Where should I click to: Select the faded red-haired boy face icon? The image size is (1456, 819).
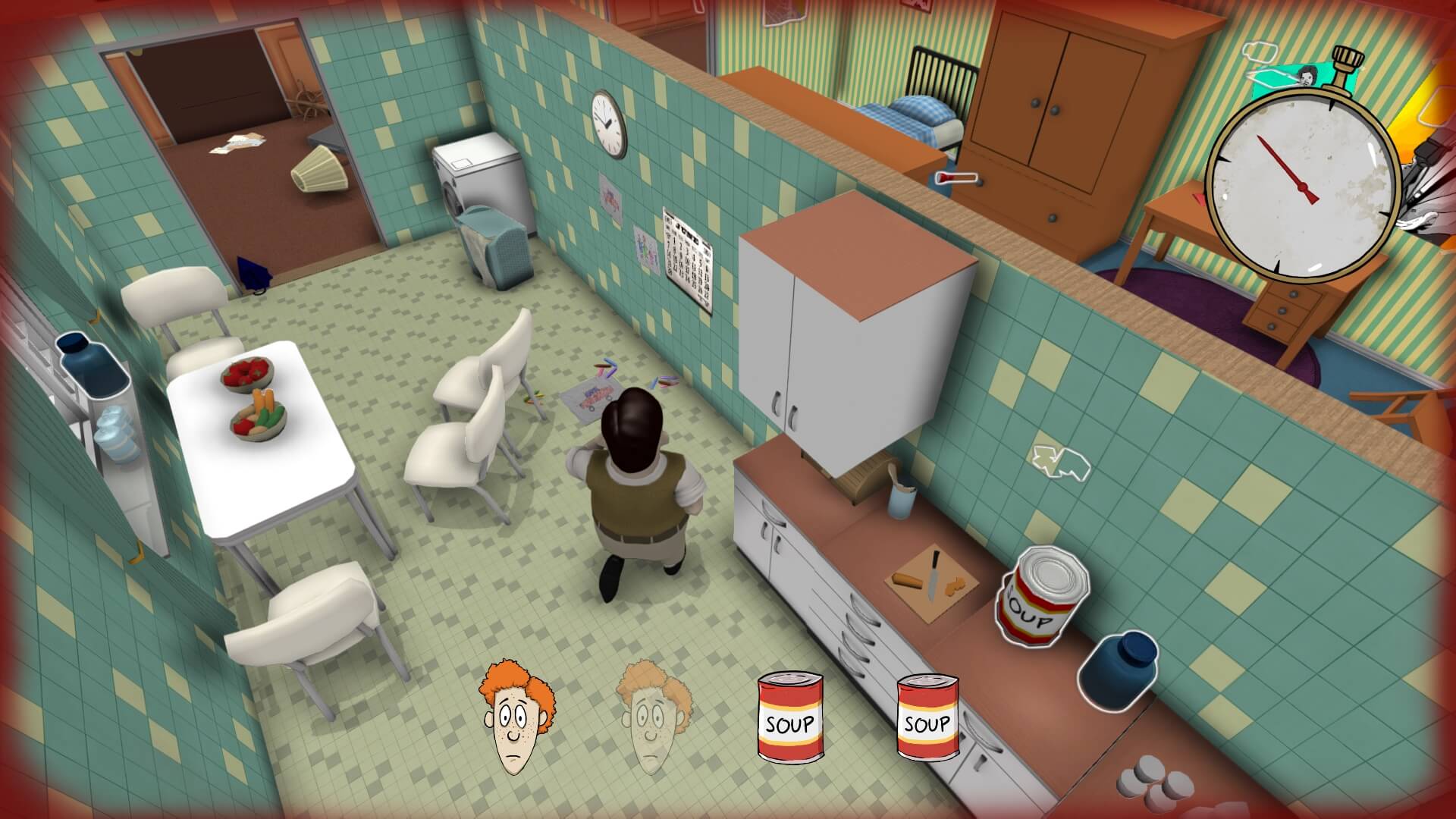652,717
